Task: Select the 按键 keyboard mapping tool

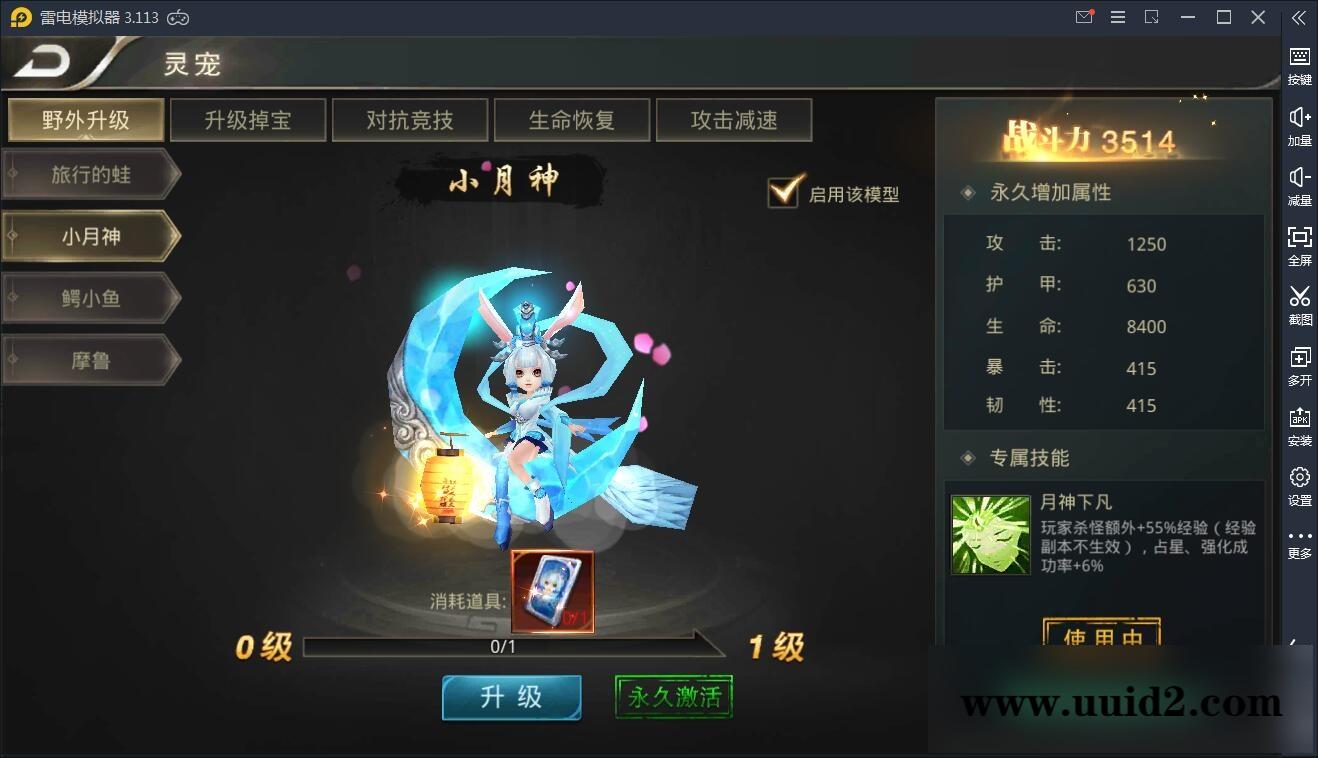Action: tap(1298, 63)
